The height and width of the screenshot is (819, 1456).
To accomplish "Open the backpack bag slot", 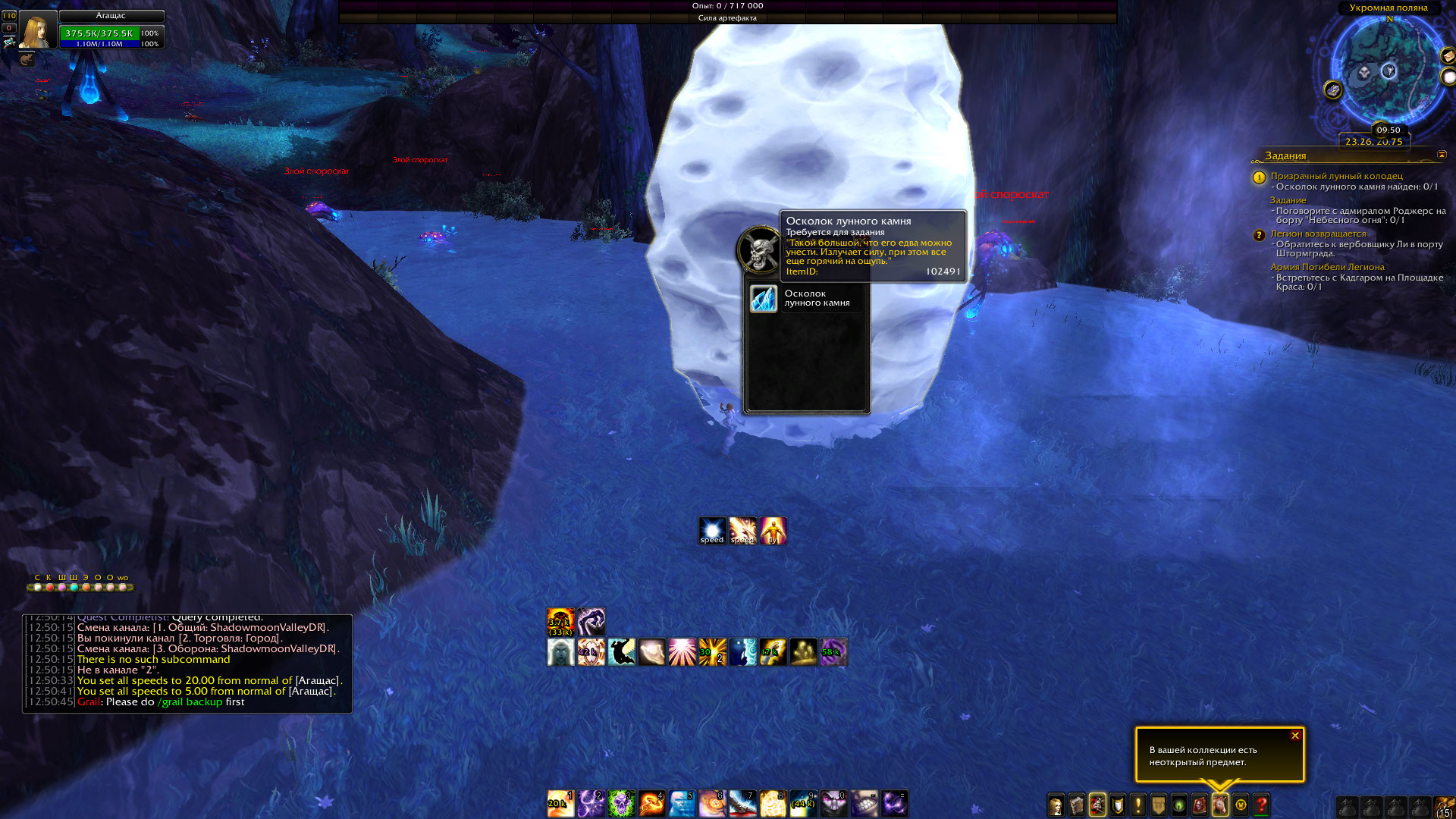I will [1445, 806].
